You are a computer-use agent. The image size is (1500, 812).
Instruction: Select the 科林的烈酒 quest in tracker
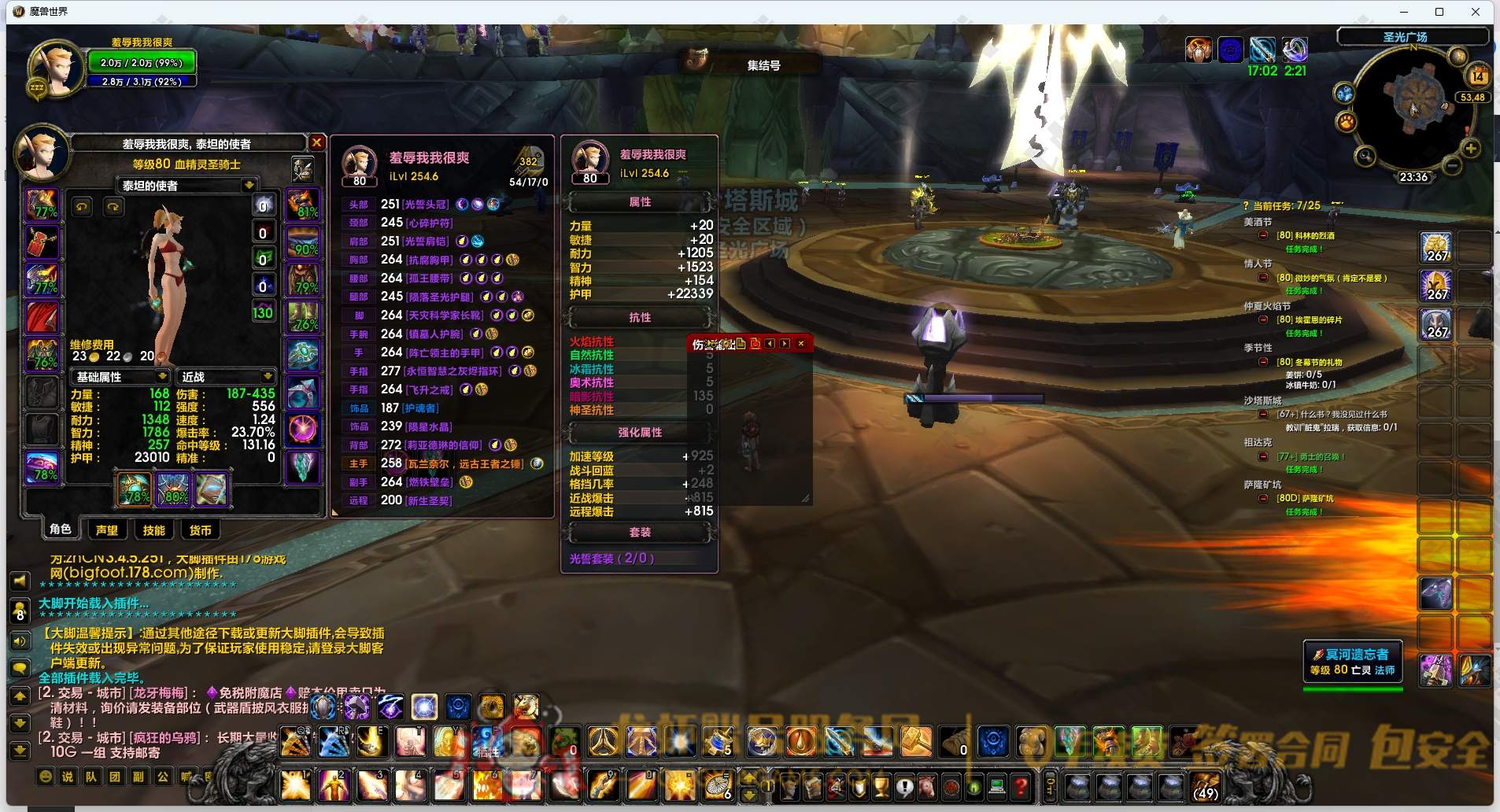click(x=1305, y=235)
